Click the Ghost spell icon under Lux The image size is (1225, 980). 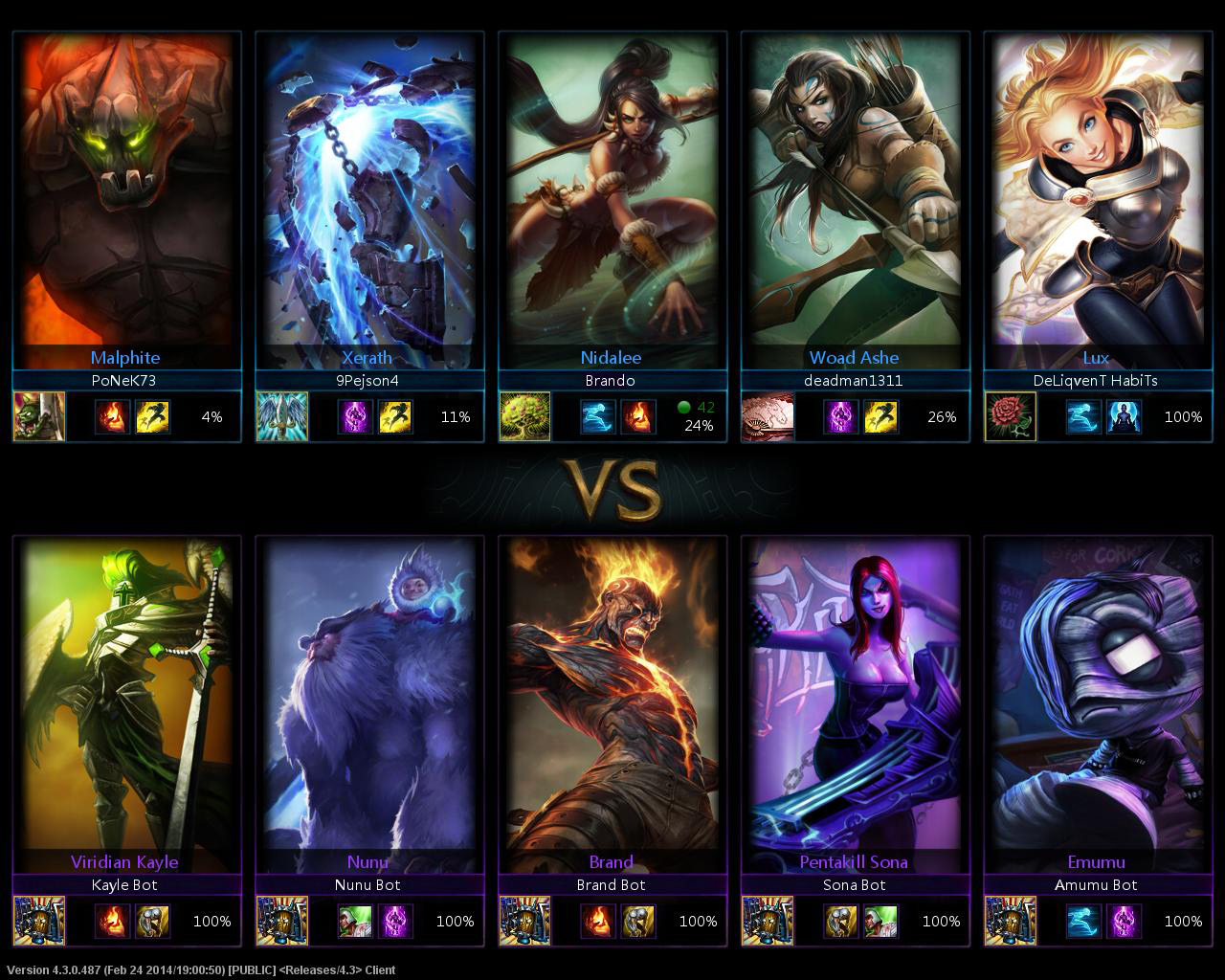tap(1082, 416)
